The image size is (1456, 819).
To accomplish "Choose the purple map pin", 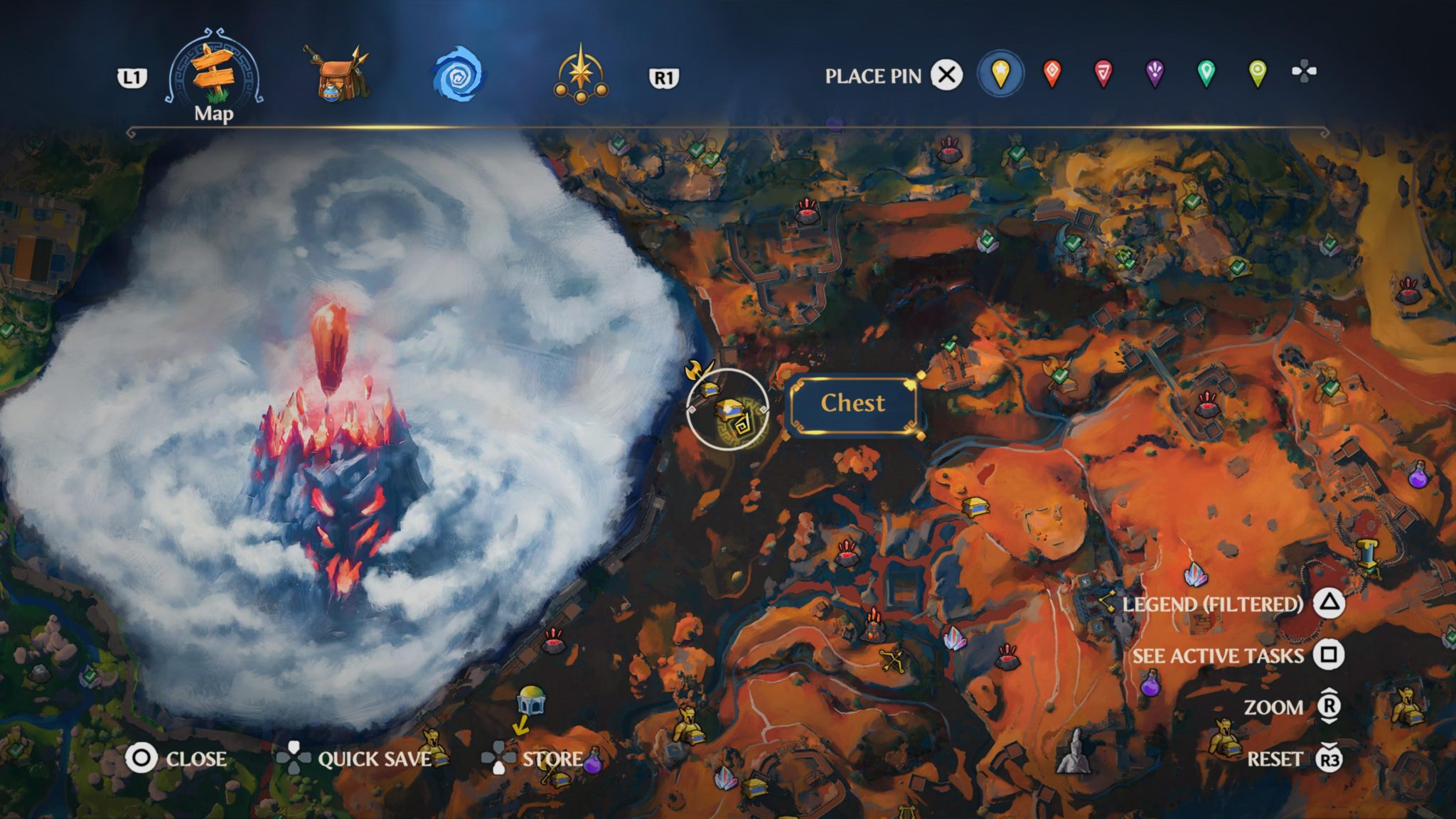I will click(1155, 73).
